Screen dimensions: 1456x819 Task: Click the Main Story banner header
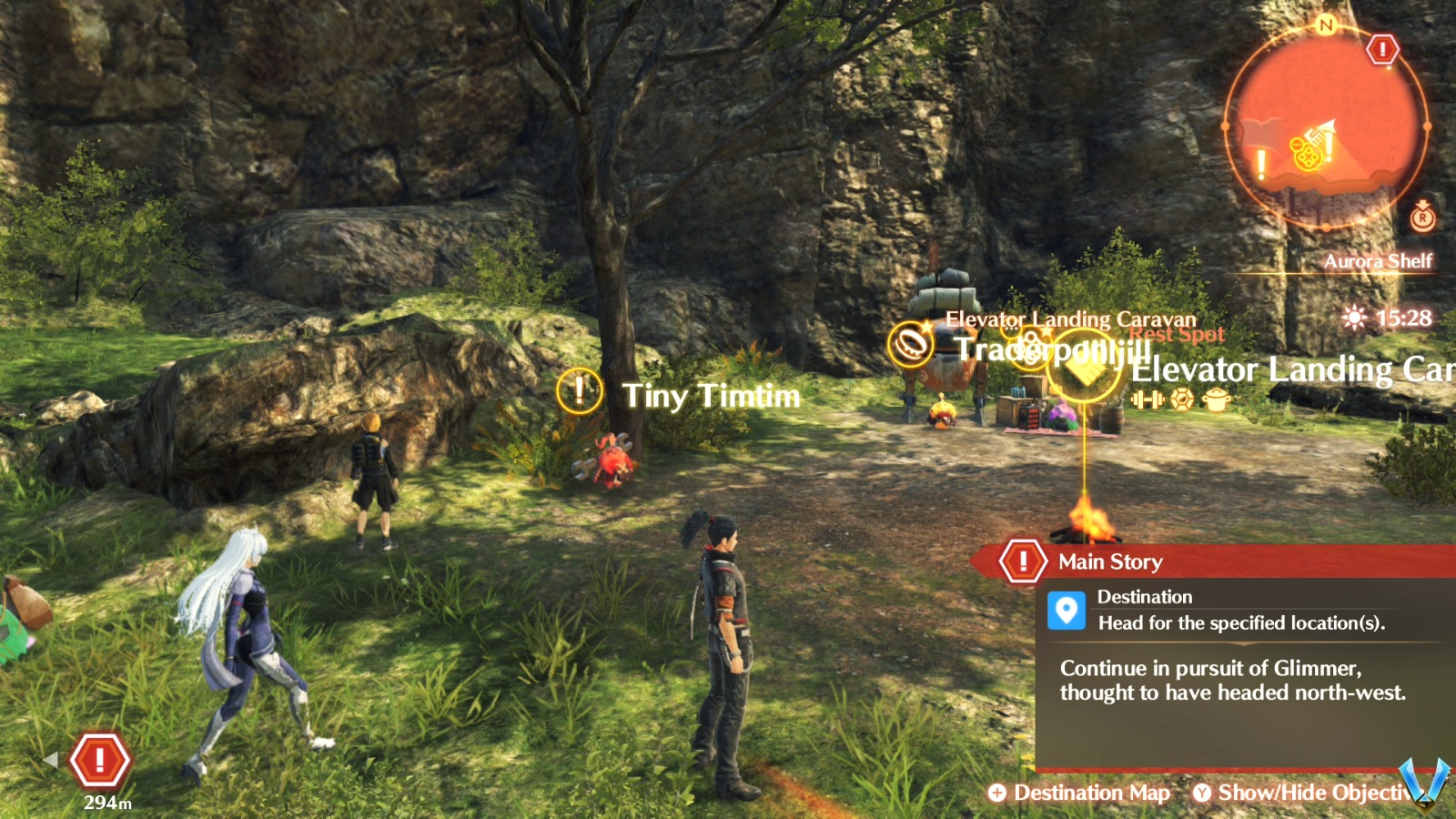click(x=1109, y=561)
